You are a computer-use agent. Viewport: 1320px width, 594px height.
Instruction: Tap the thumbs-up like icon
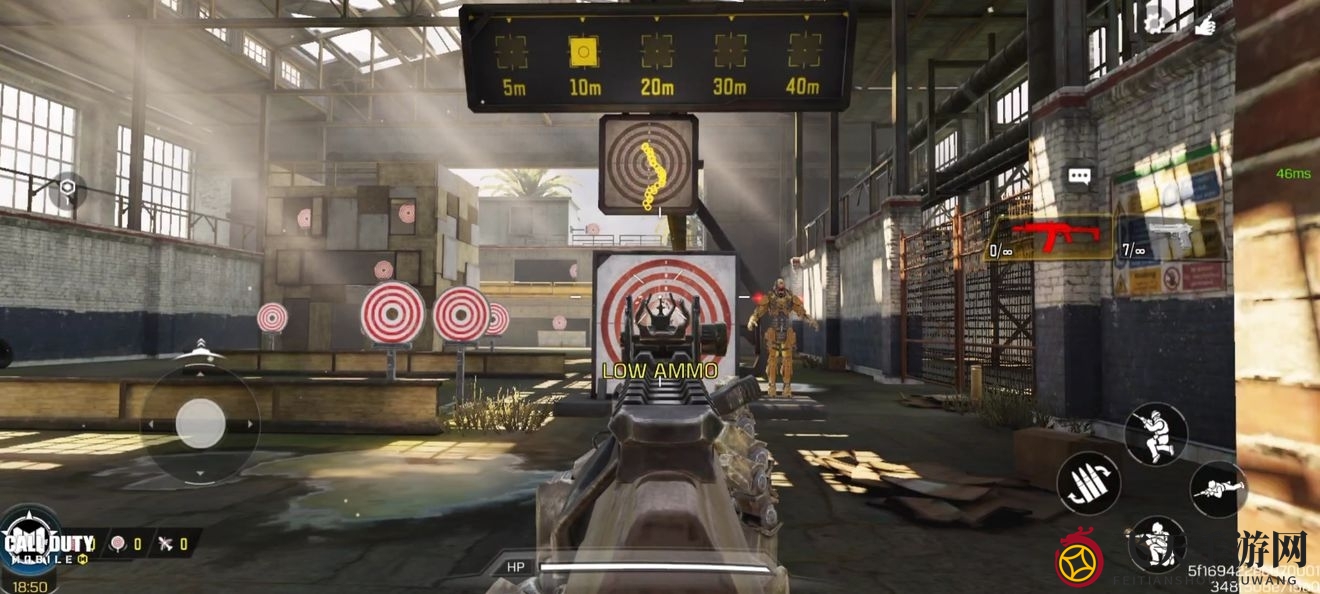tap(1205, 22)
